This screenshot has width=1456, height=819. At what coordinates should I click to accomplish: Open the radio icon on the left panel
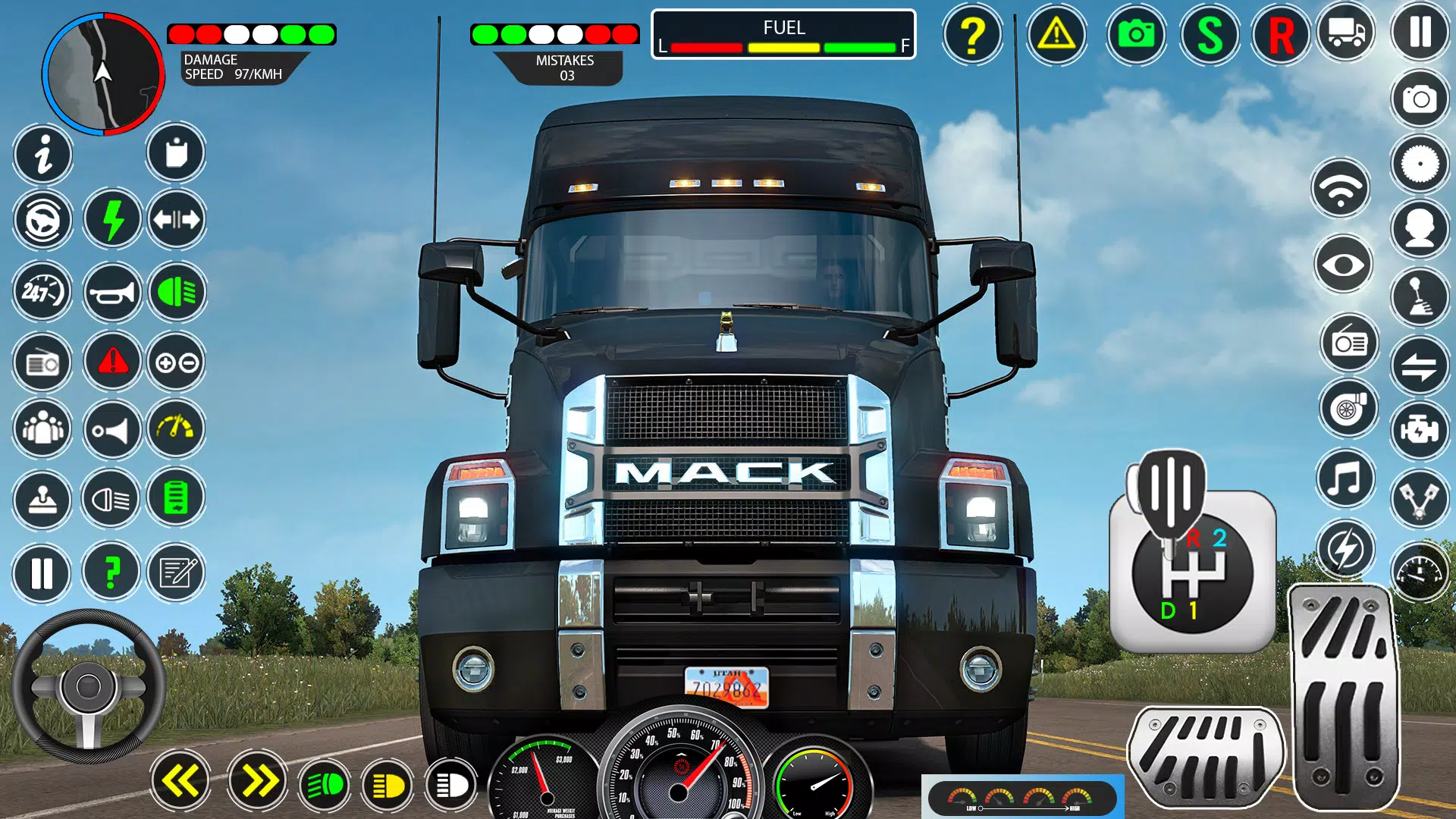43,364
